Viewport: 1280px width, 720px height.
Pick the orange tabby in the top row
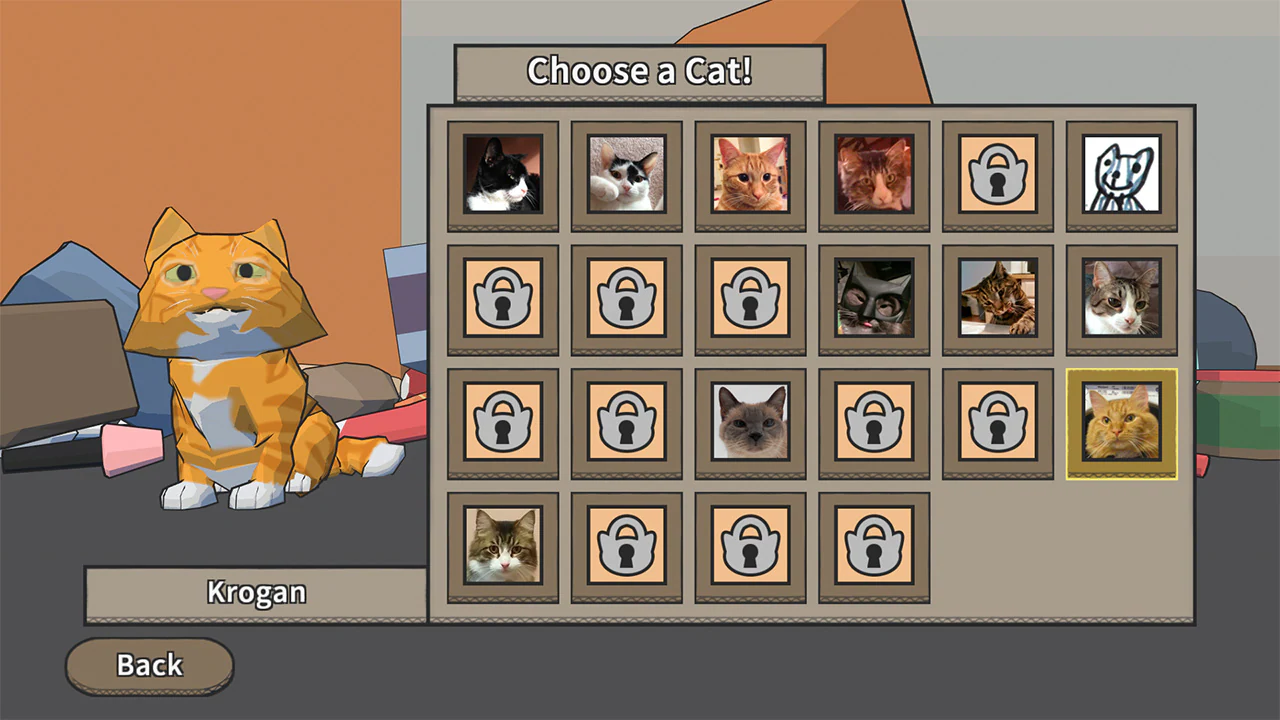[x=750, y=176]
